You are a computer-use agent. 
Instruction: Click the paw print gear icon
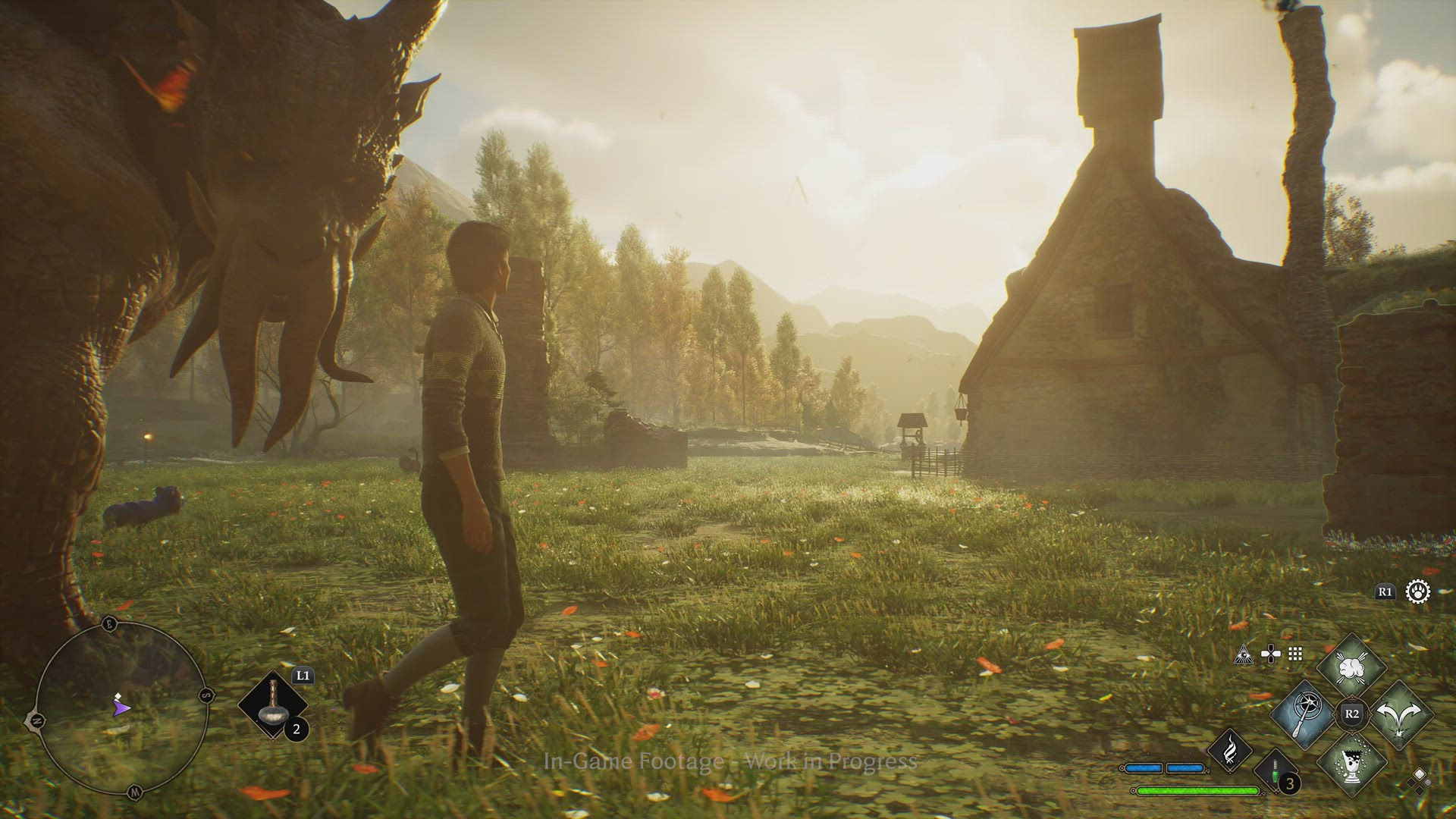1417,591
